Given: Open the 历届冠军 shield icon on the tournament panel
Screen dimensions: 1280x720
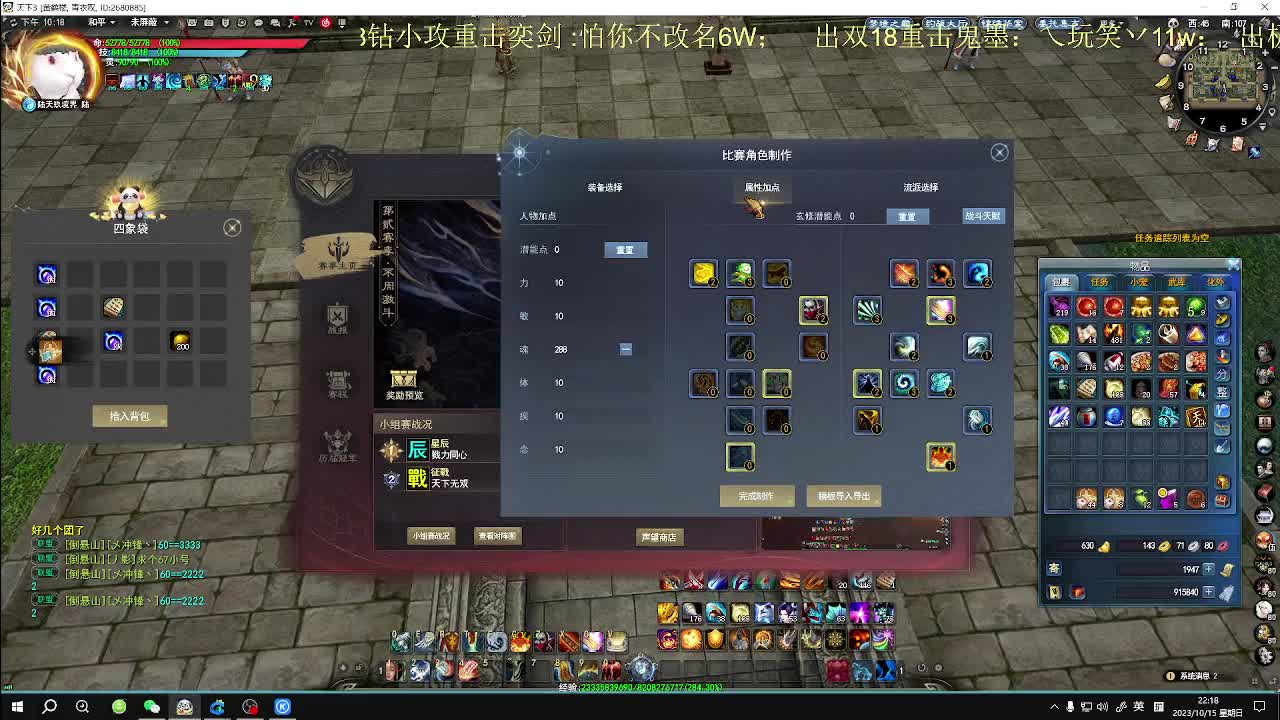Looking at the screenshot, I should (x=338, y=444).
